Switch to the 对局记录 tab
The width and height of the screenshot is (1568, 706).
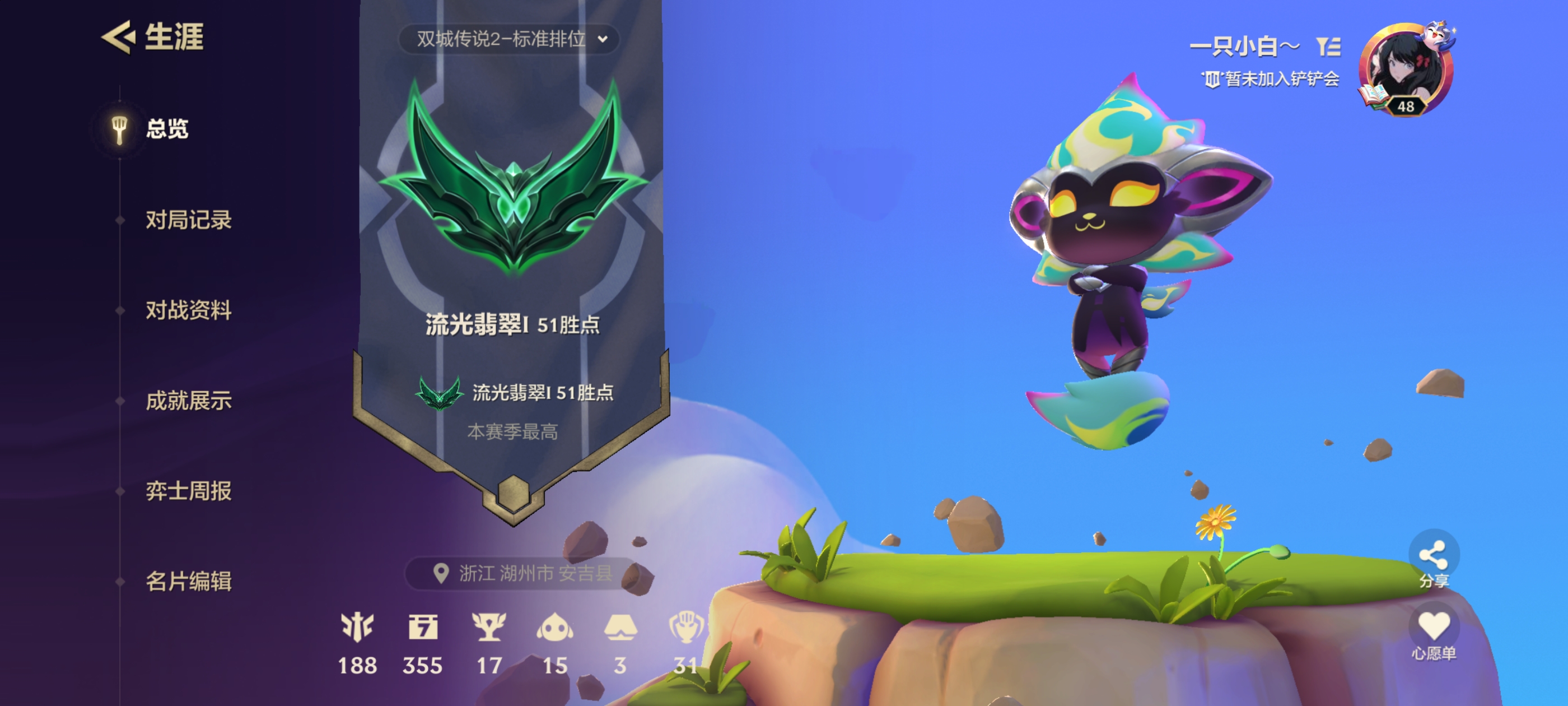189,221
